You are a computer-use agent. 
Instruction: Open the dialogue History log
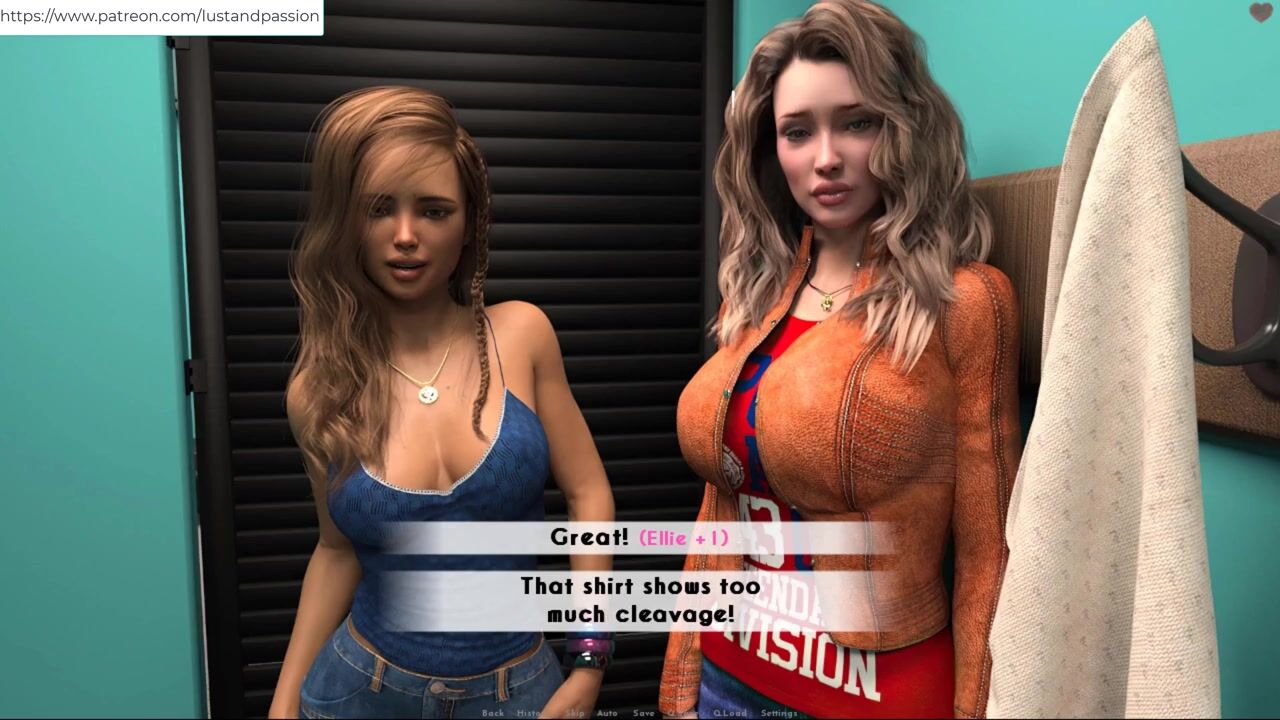click(x=531, y=713)
